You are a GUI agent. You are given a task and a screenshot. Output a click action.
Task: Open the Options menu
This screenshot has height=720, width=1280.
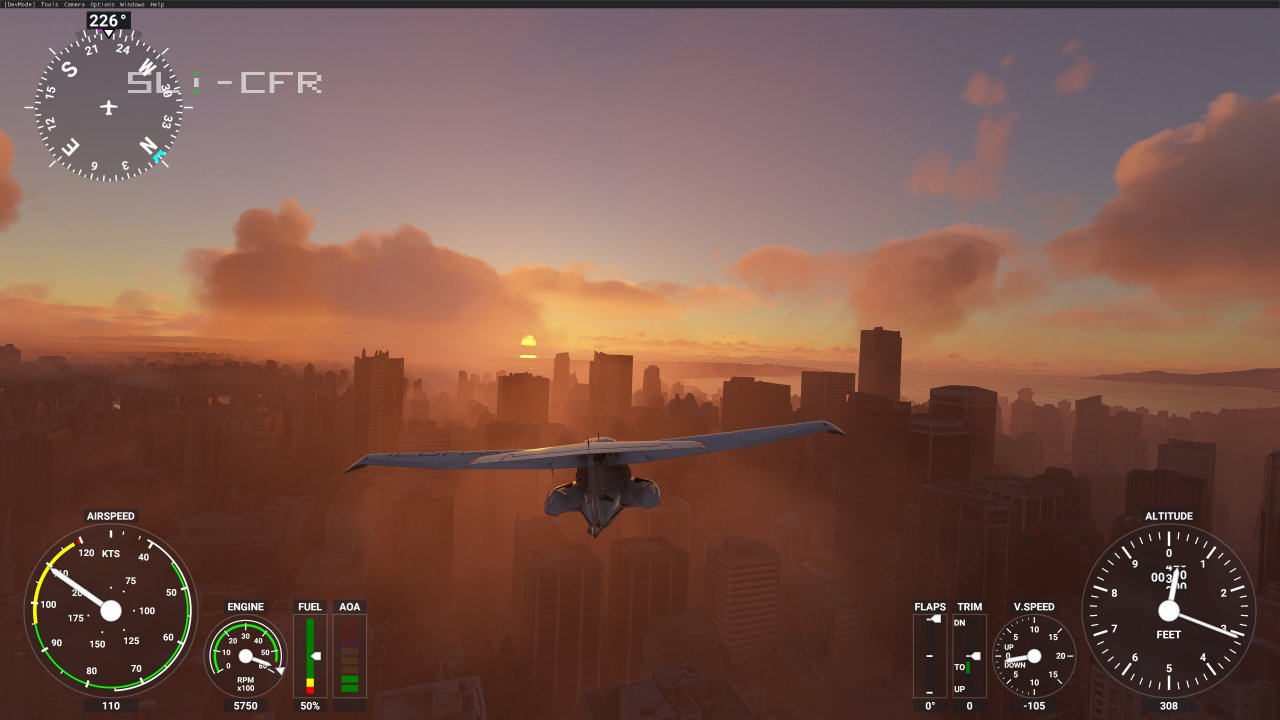[x=102, y=4]
